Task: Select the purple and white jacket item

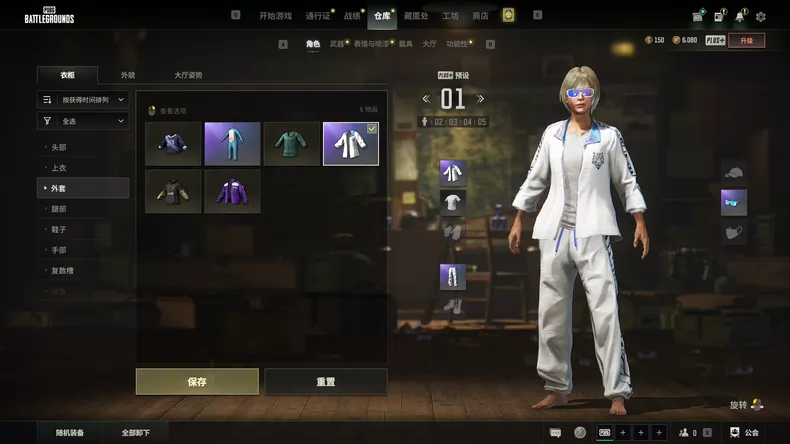Action: pyautogui.click(x=232, y=191)
